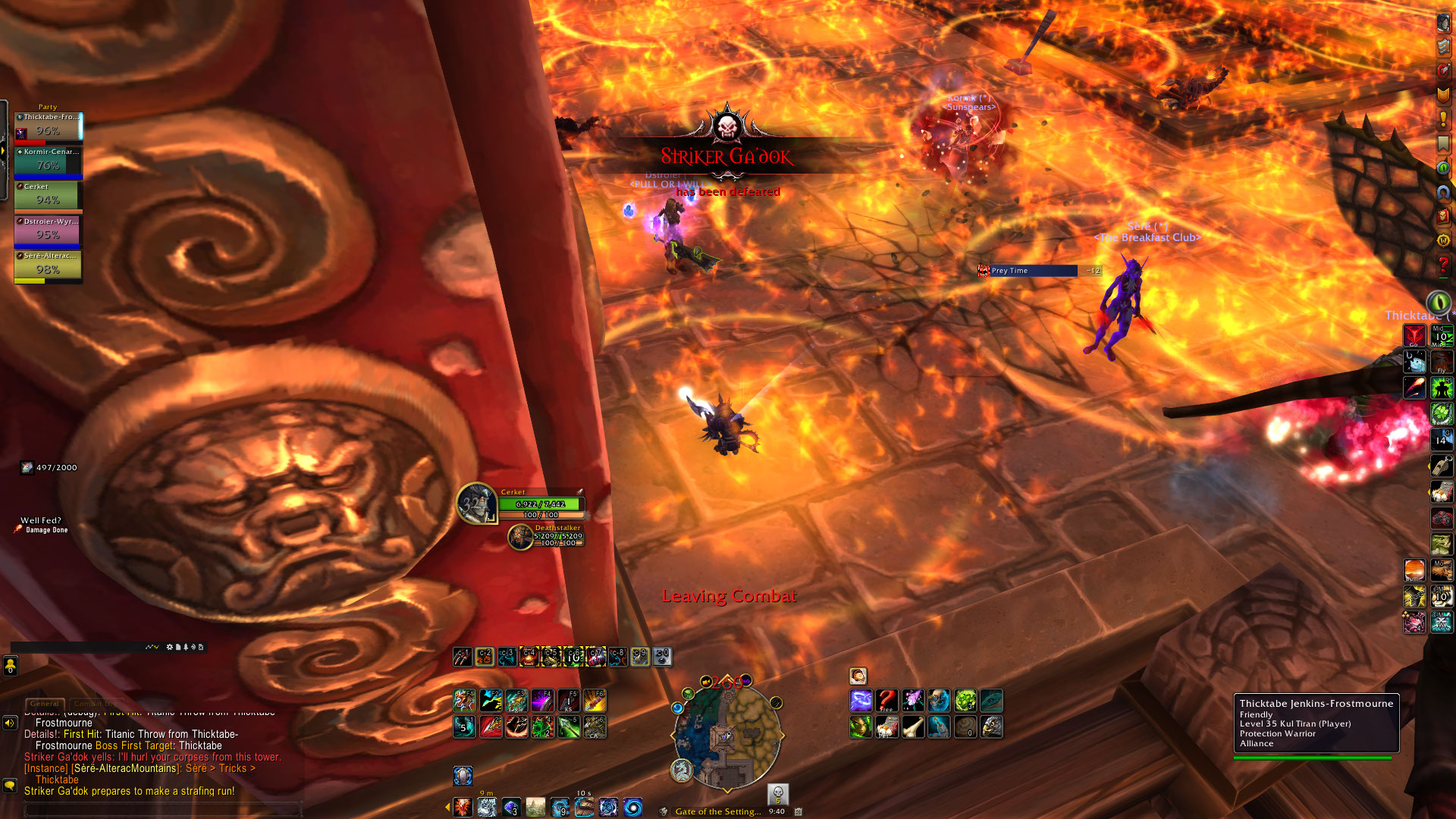Click the Cerket player portrait
This screenshot has height=819, width=1456.
pos(476,504)
